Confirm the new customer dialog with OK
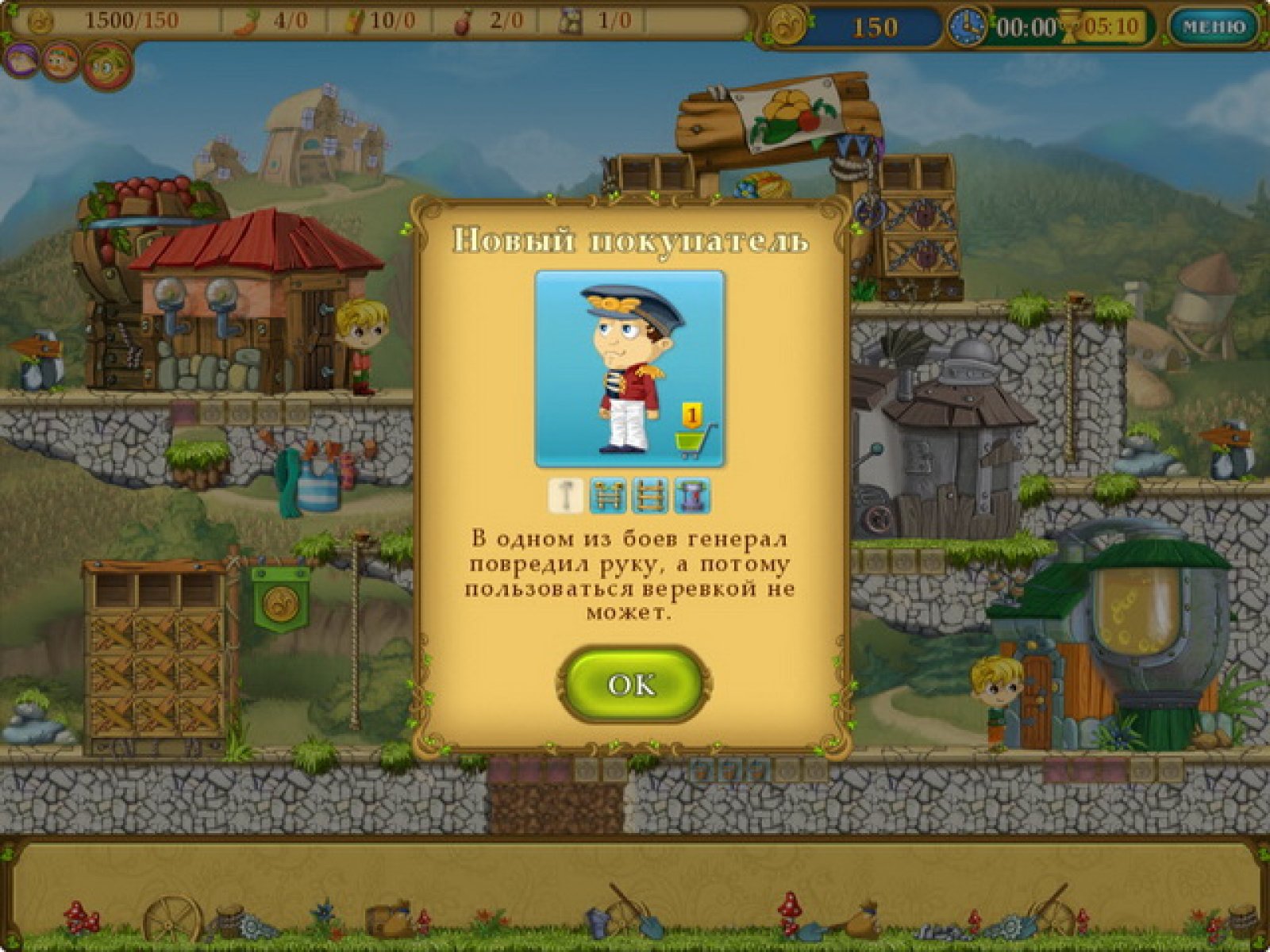Image resolution: width=1270 pixels, height=952 pixels. click(x=633, y=684)
